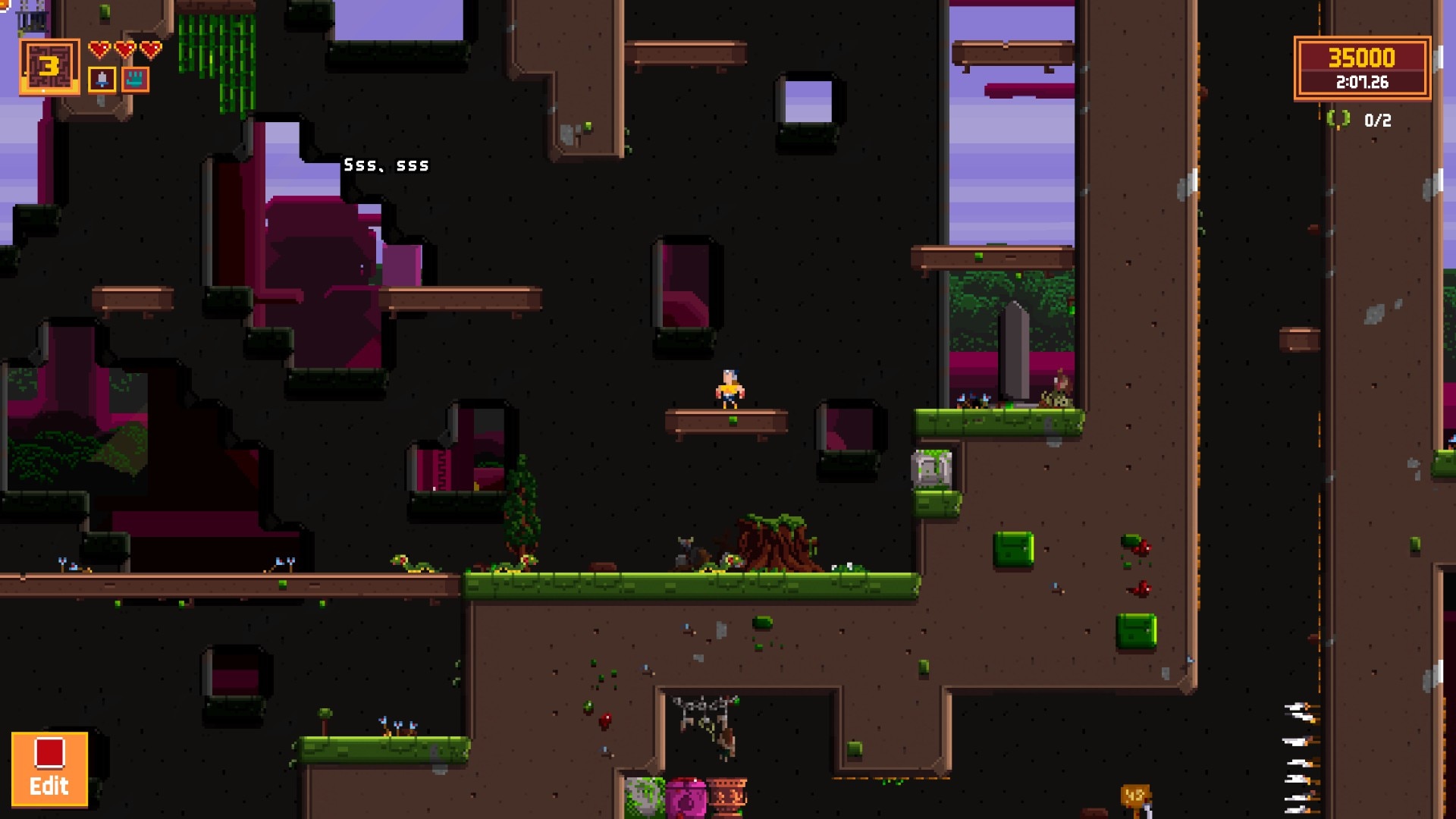Click the red Edit button
Viewport: 1456px width, 819px height.
point(49,768)
